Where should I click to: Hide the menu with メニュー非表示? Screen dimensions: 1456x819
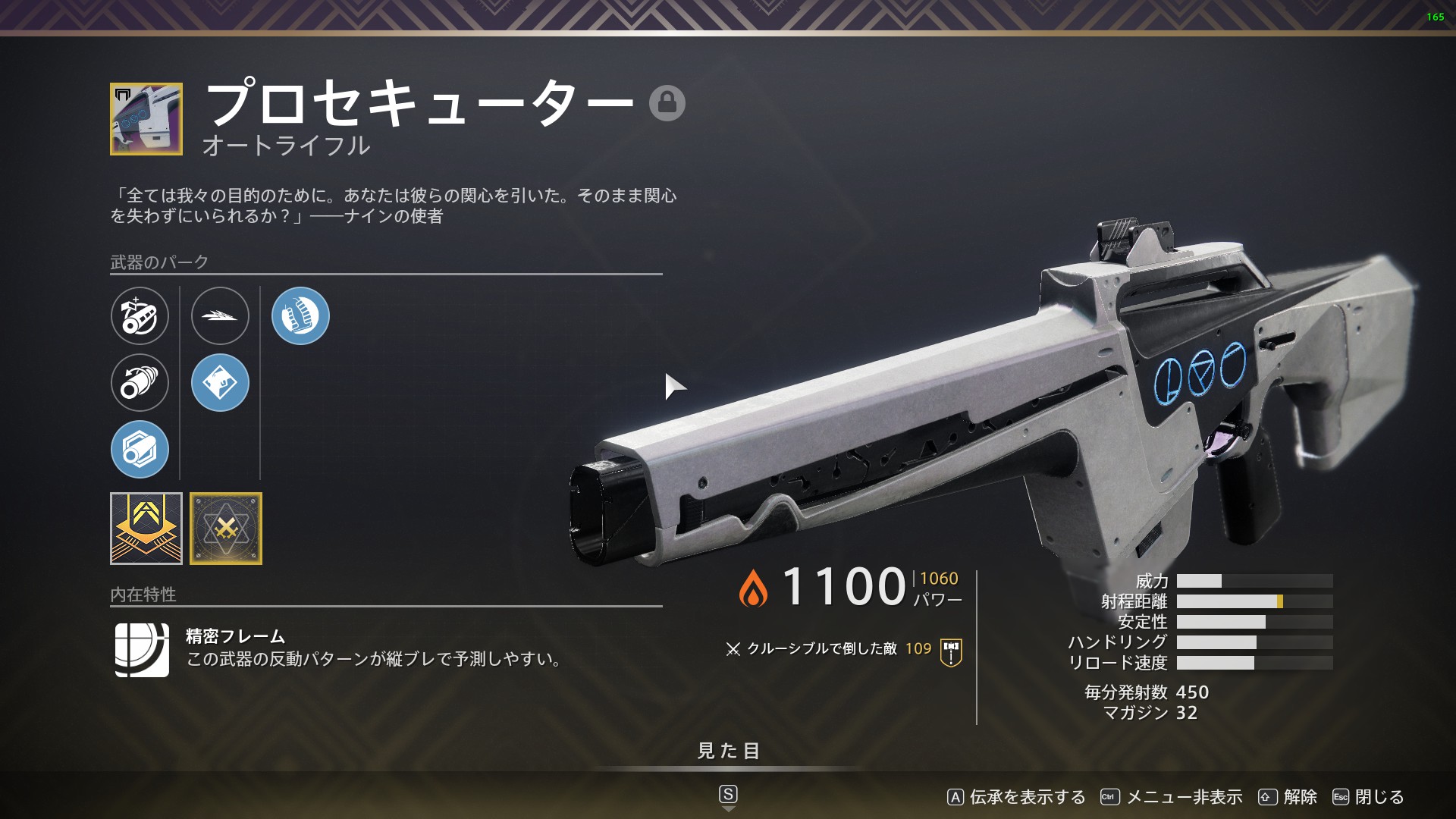[x=1172, y=797]
